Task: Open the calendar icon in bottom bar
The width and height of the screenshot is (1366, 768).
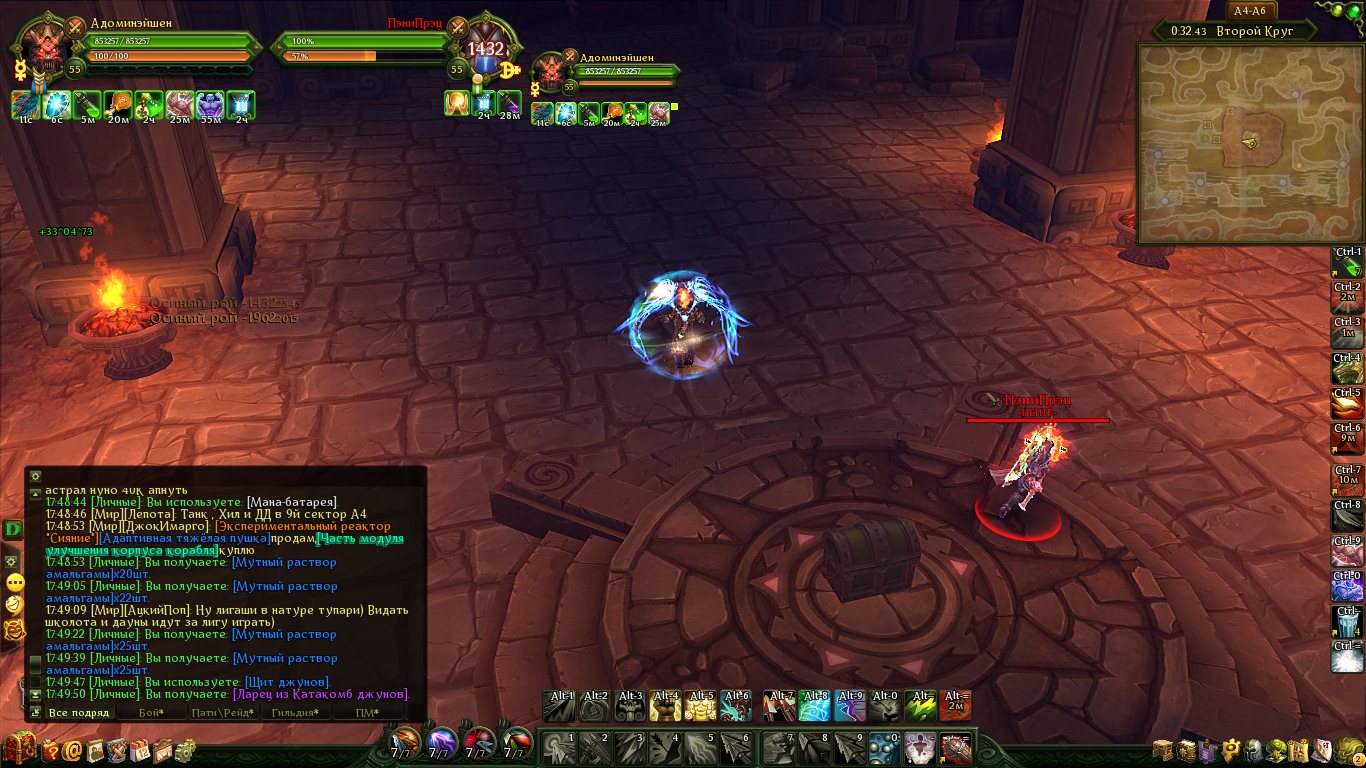Action: point(139,749)
